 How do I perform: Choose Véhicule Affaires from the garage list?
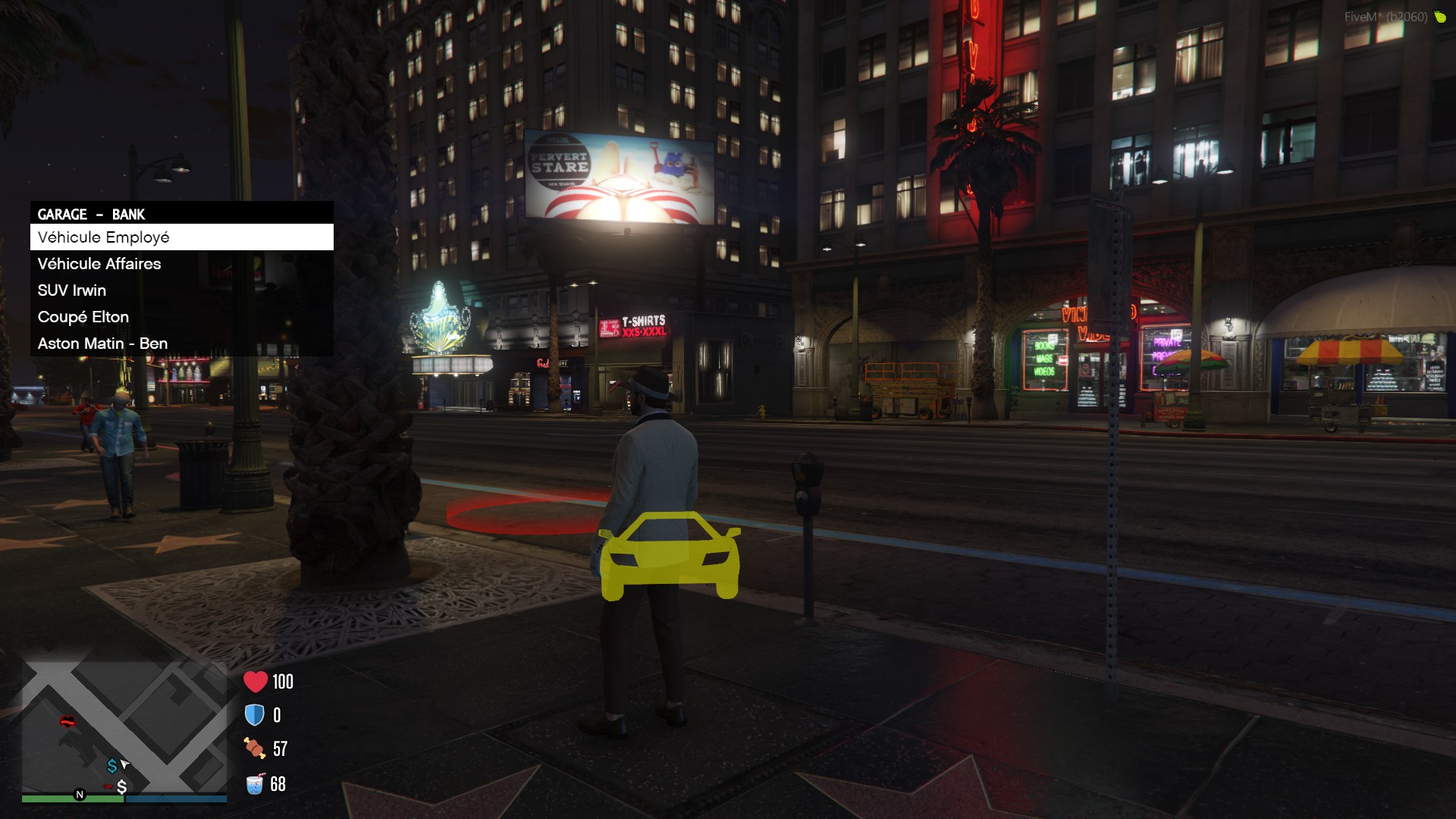(181, 264)
